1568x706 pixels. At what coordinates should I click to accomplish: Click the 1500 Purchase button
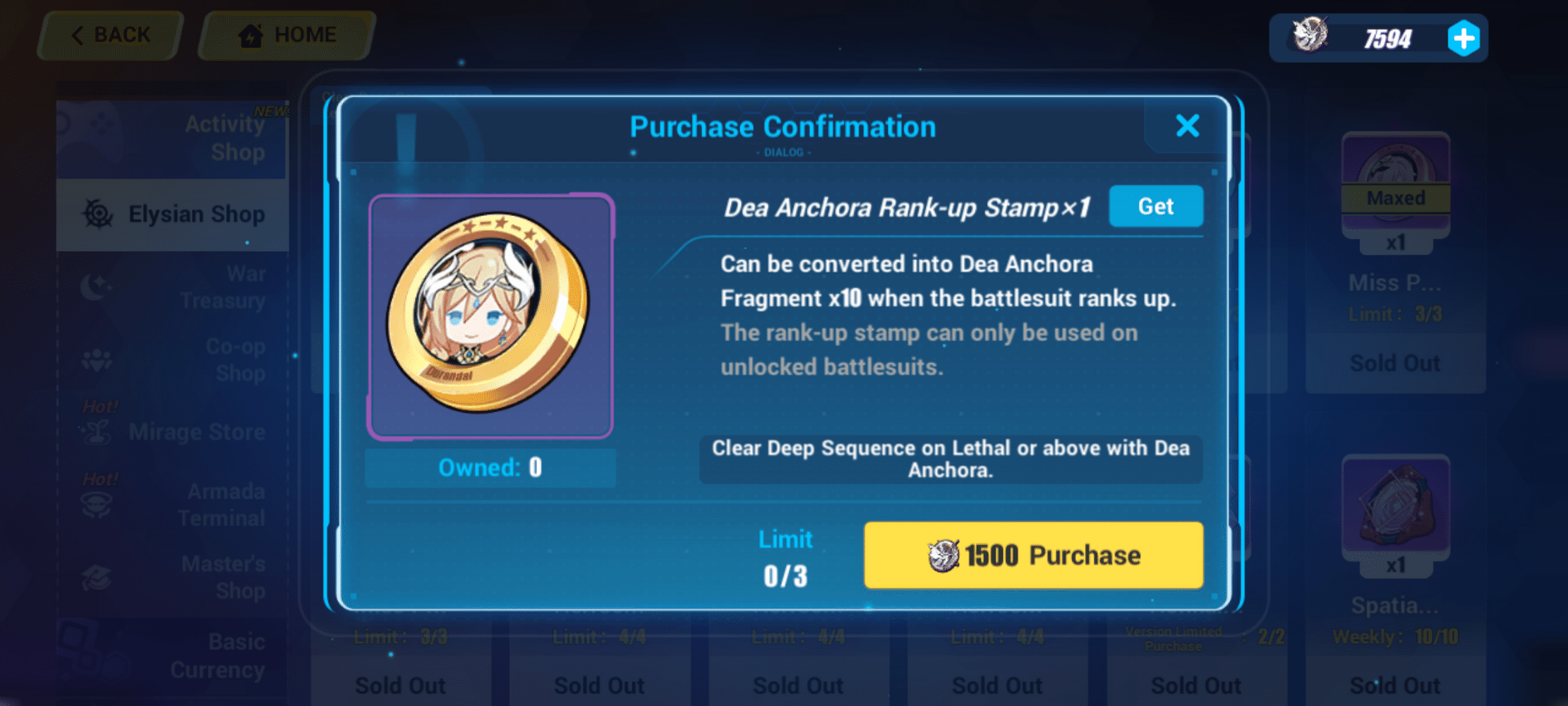click(1032, 555)
